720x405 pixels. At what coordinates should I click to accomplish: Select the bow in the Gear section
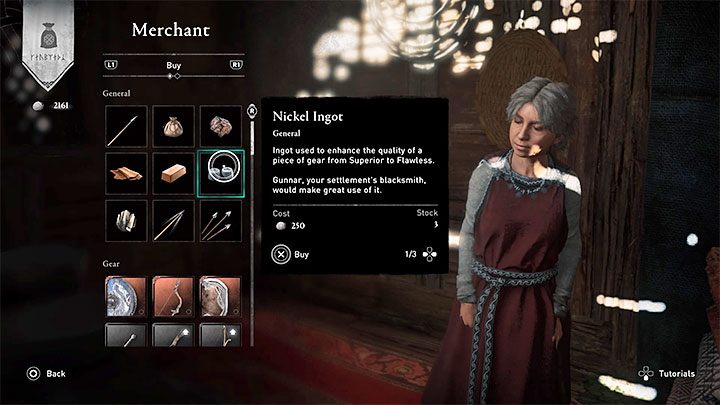point(173,296)
